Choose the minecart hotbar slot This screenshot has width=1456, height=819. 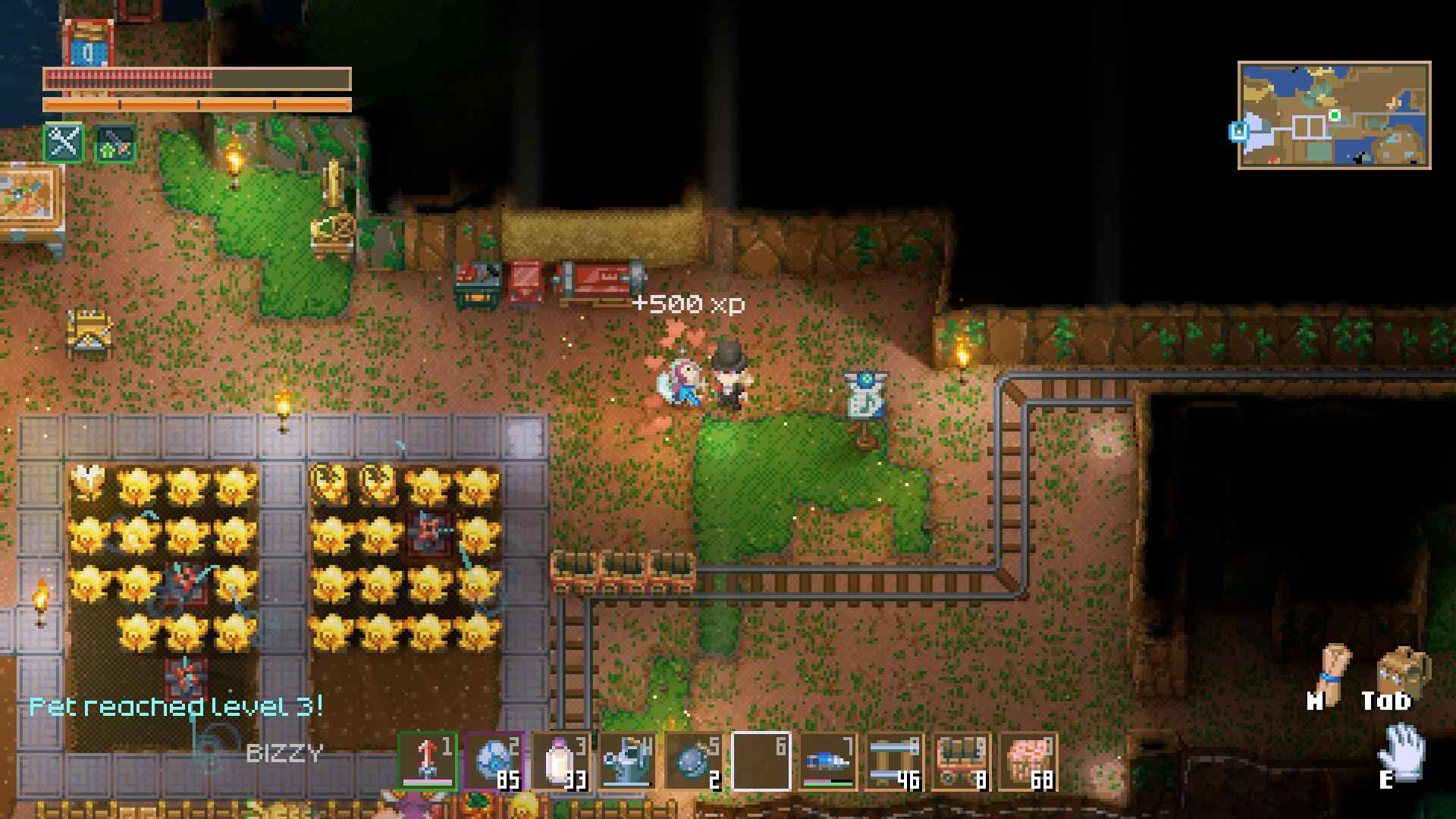point(962,761)
